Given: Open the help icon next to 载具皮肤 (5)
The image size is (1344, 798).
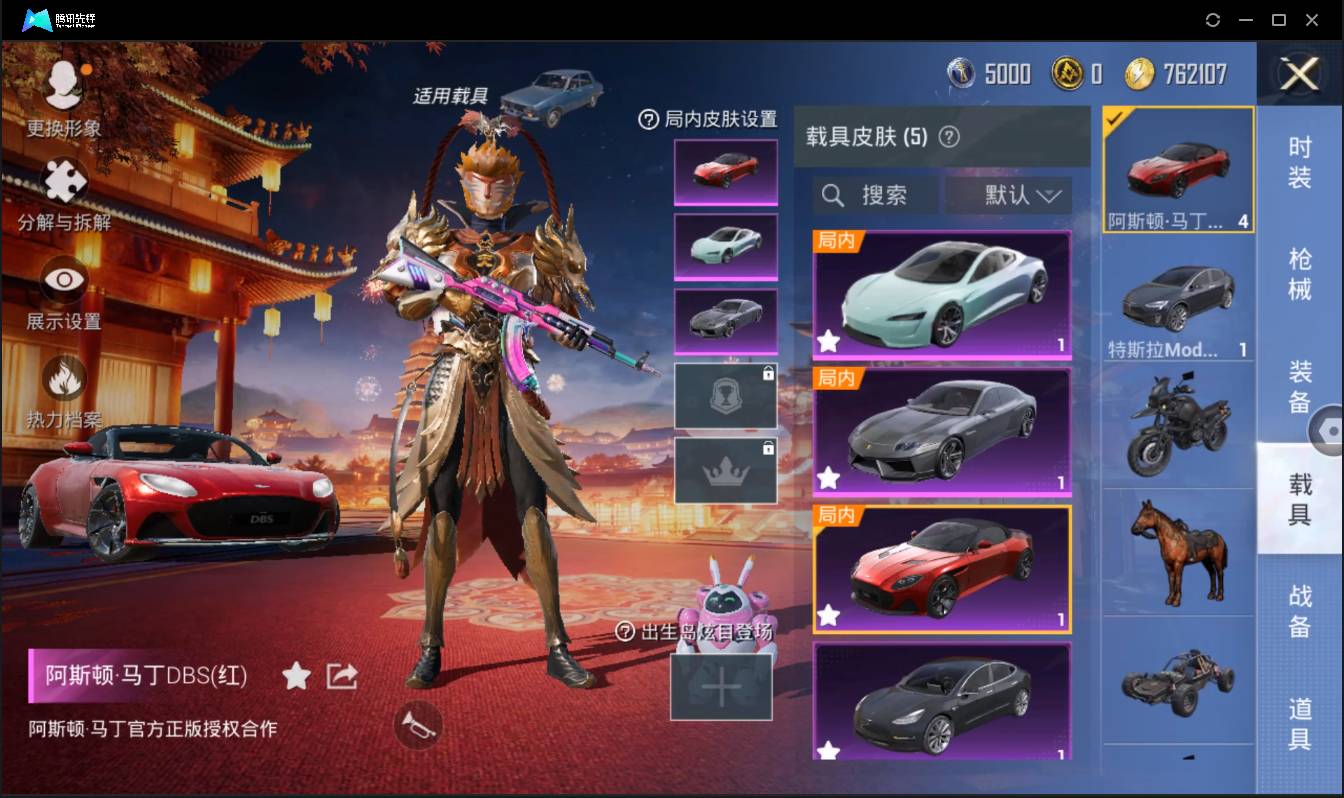Looking at the screenshot, I should click(948, 137).
